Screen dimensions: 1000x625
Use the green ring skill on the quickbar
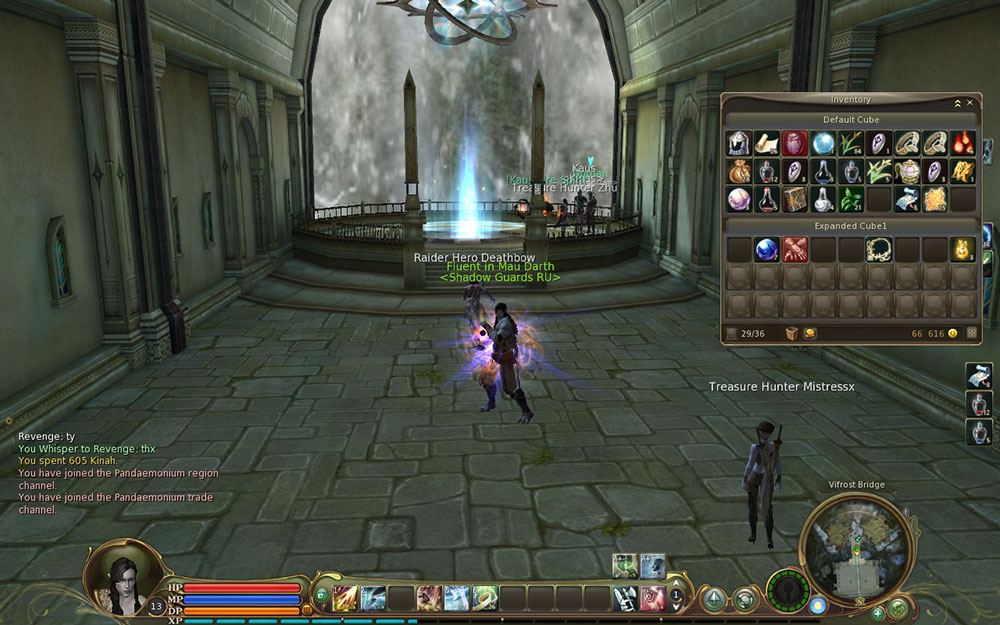(x=485, y=598)
